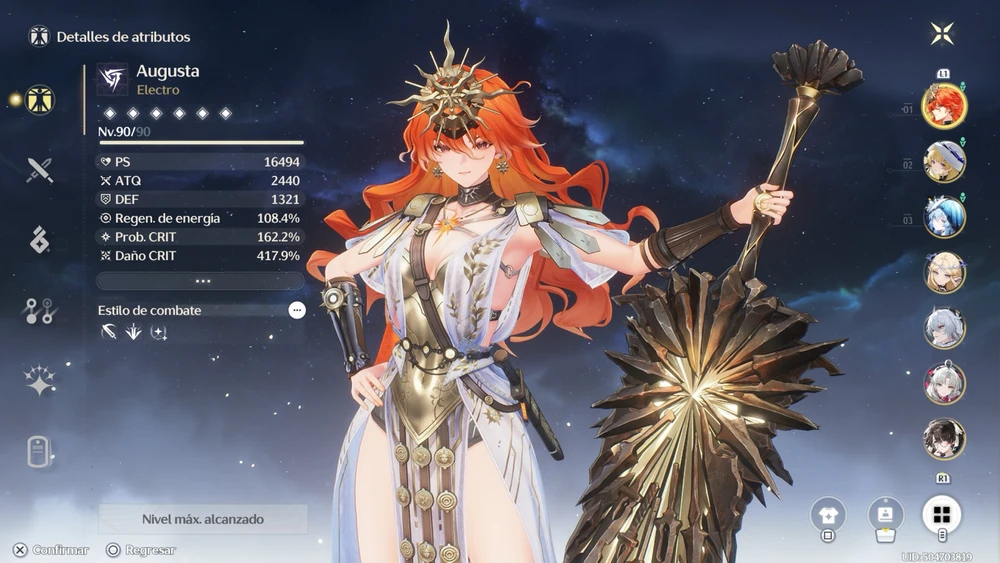
Task: Switch to the echoes tab in the sidebar
Action: pos(40,240)
